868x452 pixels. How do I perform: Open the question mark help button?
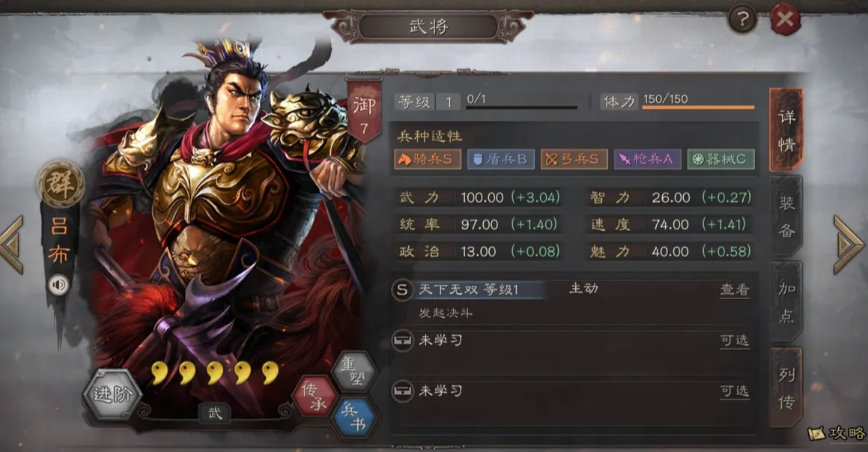point(742,18)
